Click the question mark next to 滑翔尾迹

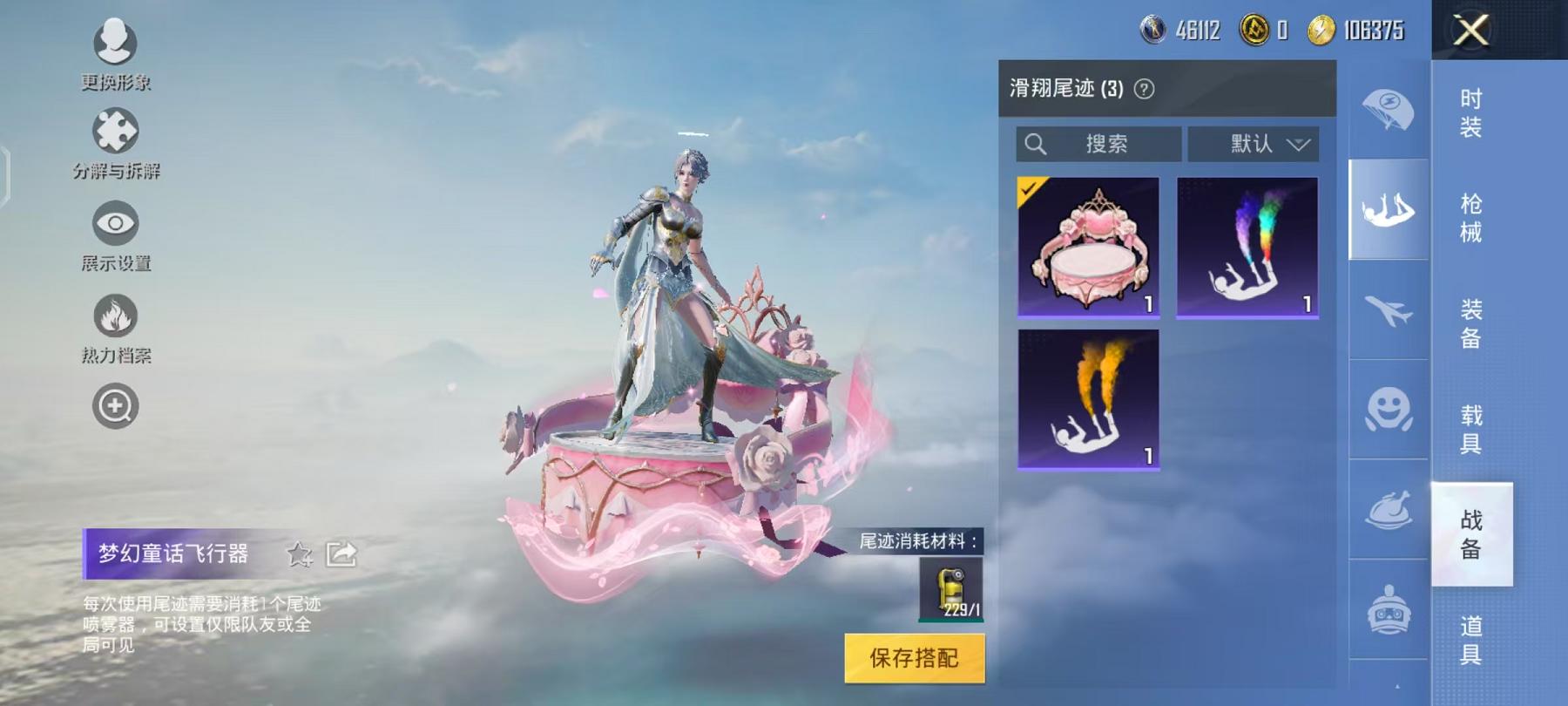tap(1146, 87)
